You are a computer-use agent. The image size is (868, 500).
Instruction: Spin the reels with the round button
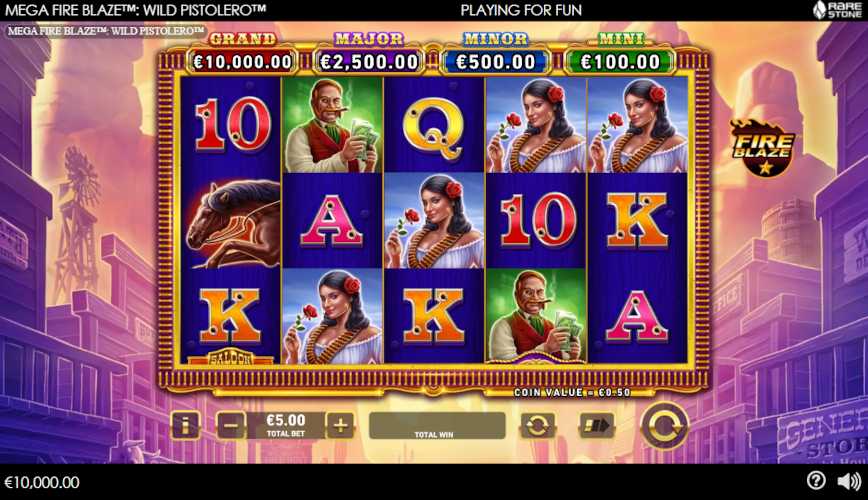tap(663, 426)
